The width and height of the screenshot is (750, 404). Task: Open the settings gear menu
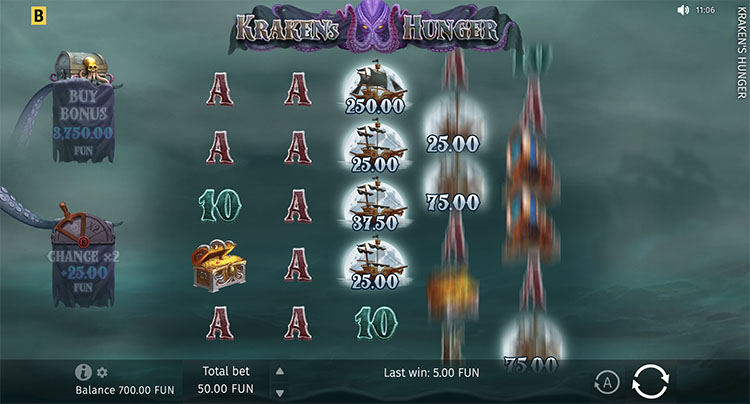tap(101, 372)
